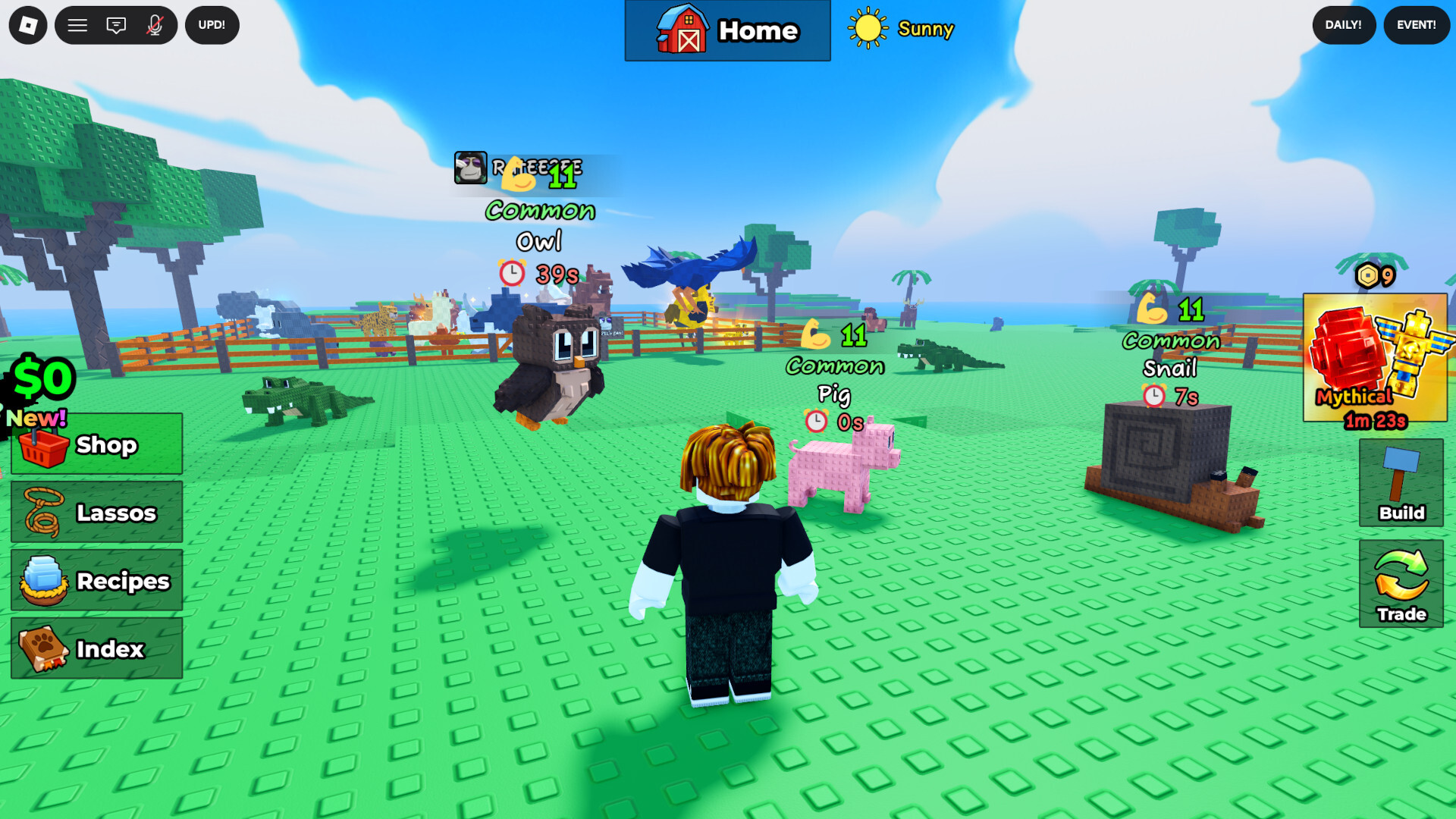Open the Recipes panel
The image size is (1456, 819).
coord(96,581)
